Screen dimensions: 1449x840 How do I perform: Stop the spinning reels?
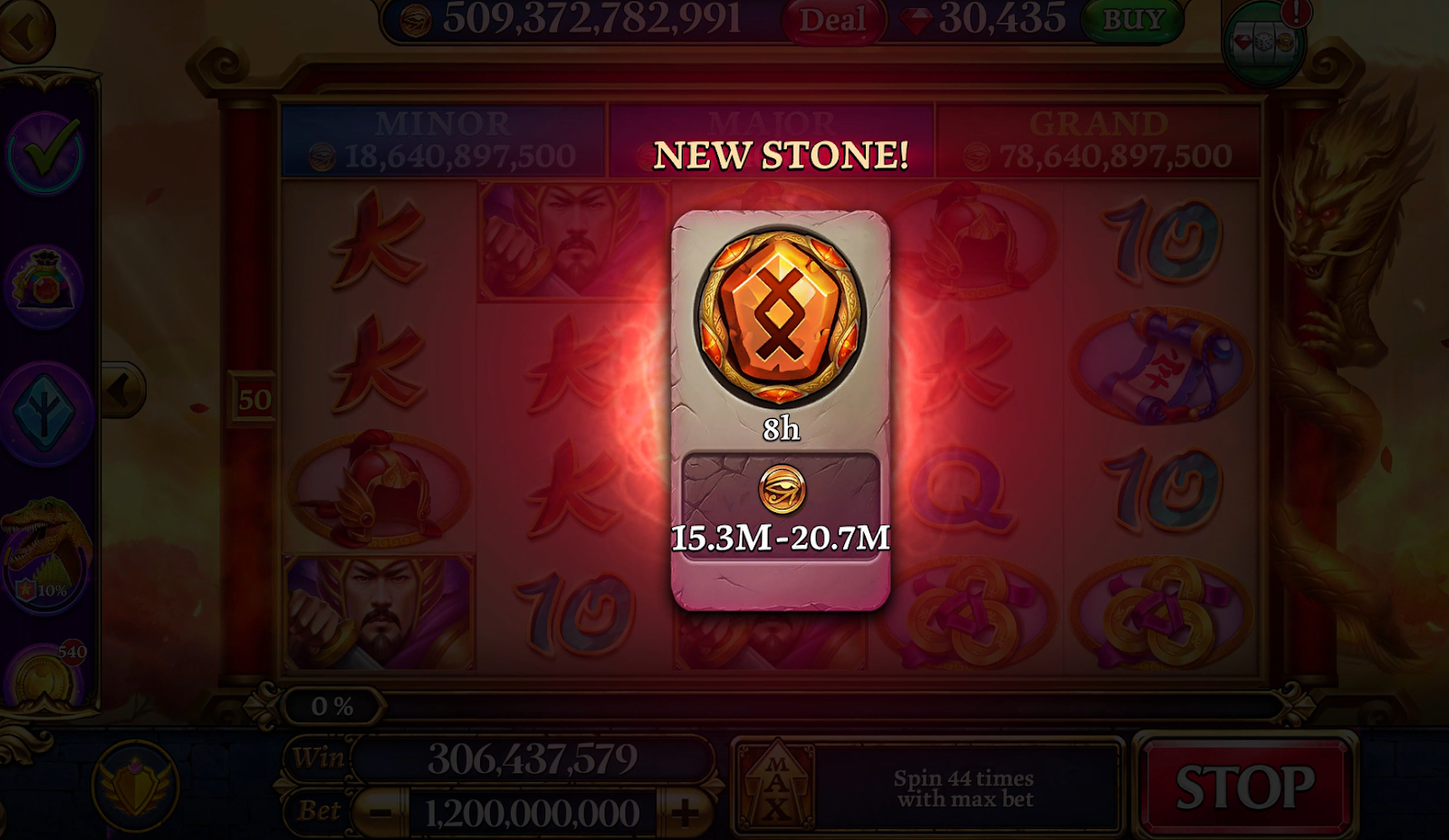pos(1245,786)
